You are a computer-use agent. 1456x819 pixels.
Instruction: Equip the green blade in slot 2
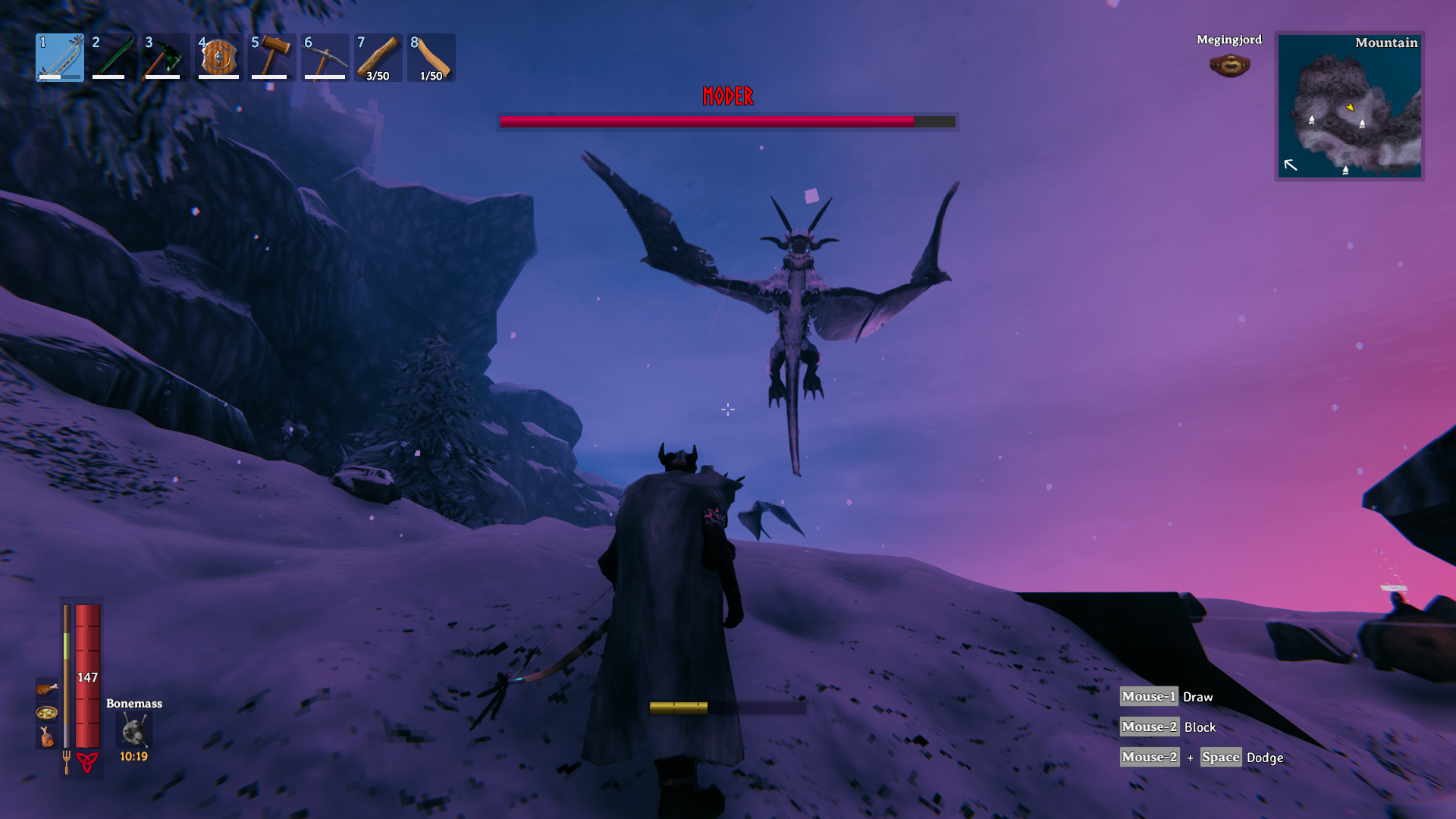(x=113, y=58)
